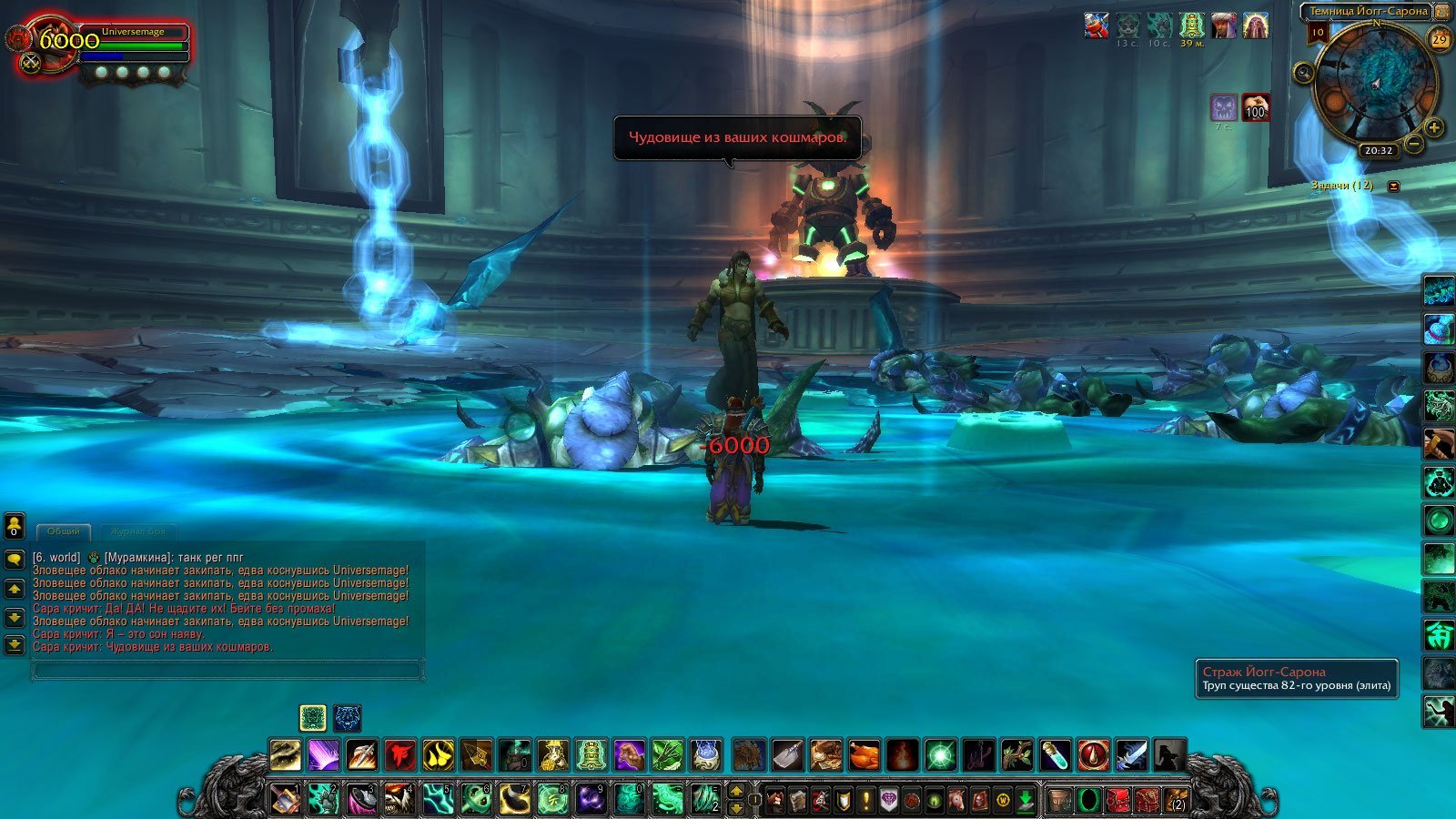Open the calendar showing day 29
Screen dimensions: 1456x819
pyautogui.click(x=1440, y=39)
